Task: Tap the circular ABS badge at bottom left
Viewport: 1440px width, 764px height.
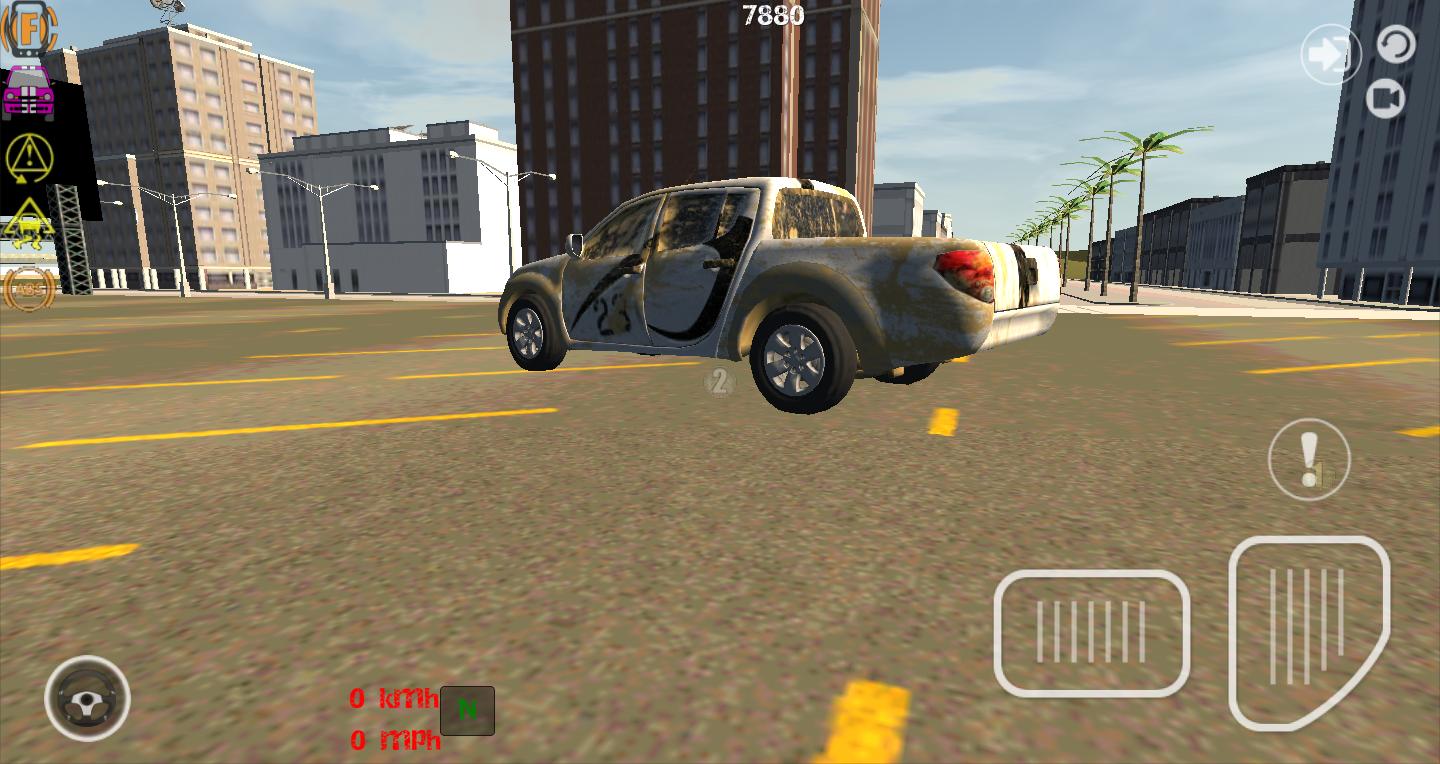Action: (x=30, y=290)
